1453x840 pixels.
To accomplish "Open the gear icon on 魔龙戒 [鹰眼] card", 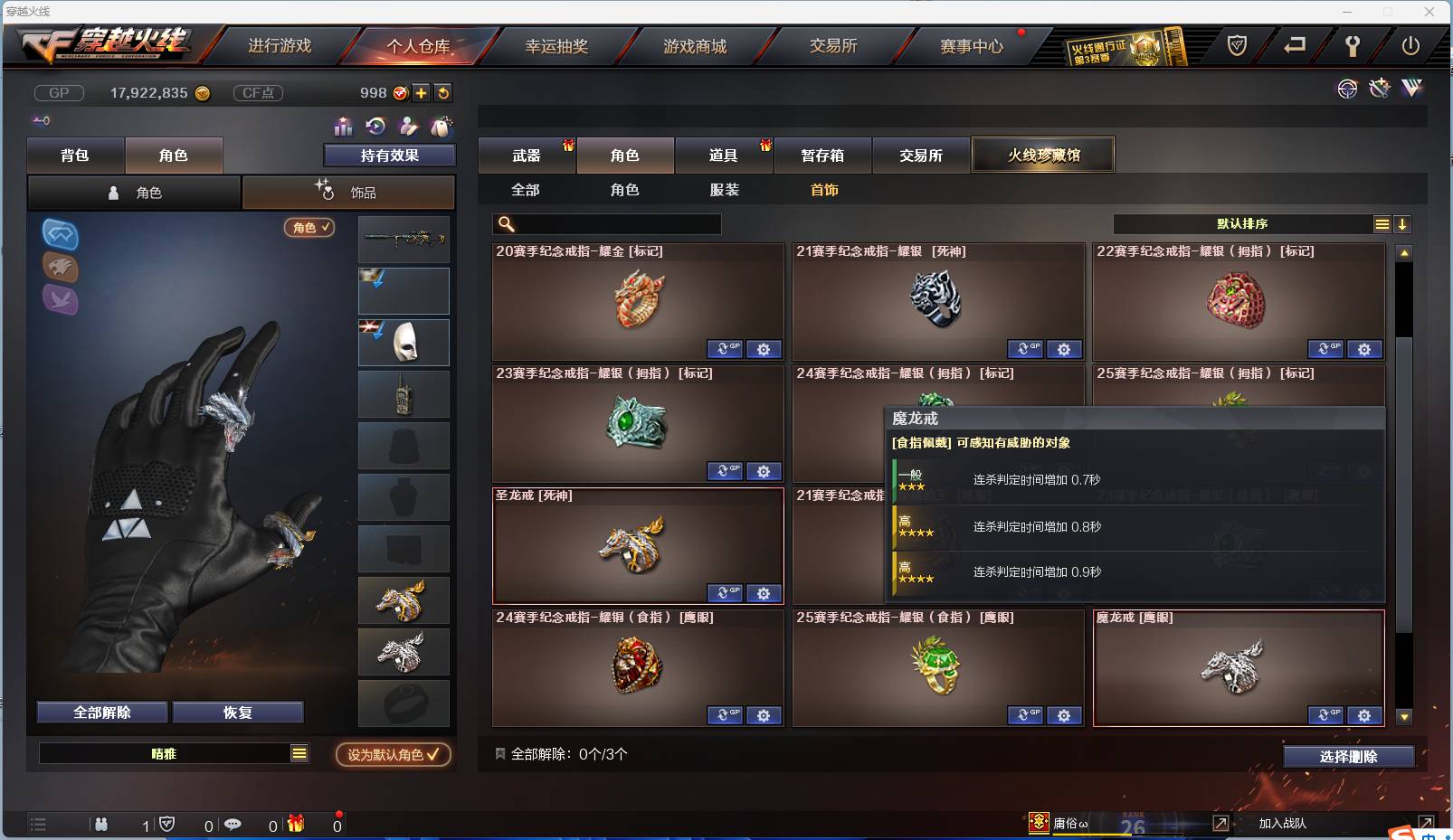I will pyautogui.click(x=1365, y=715).
